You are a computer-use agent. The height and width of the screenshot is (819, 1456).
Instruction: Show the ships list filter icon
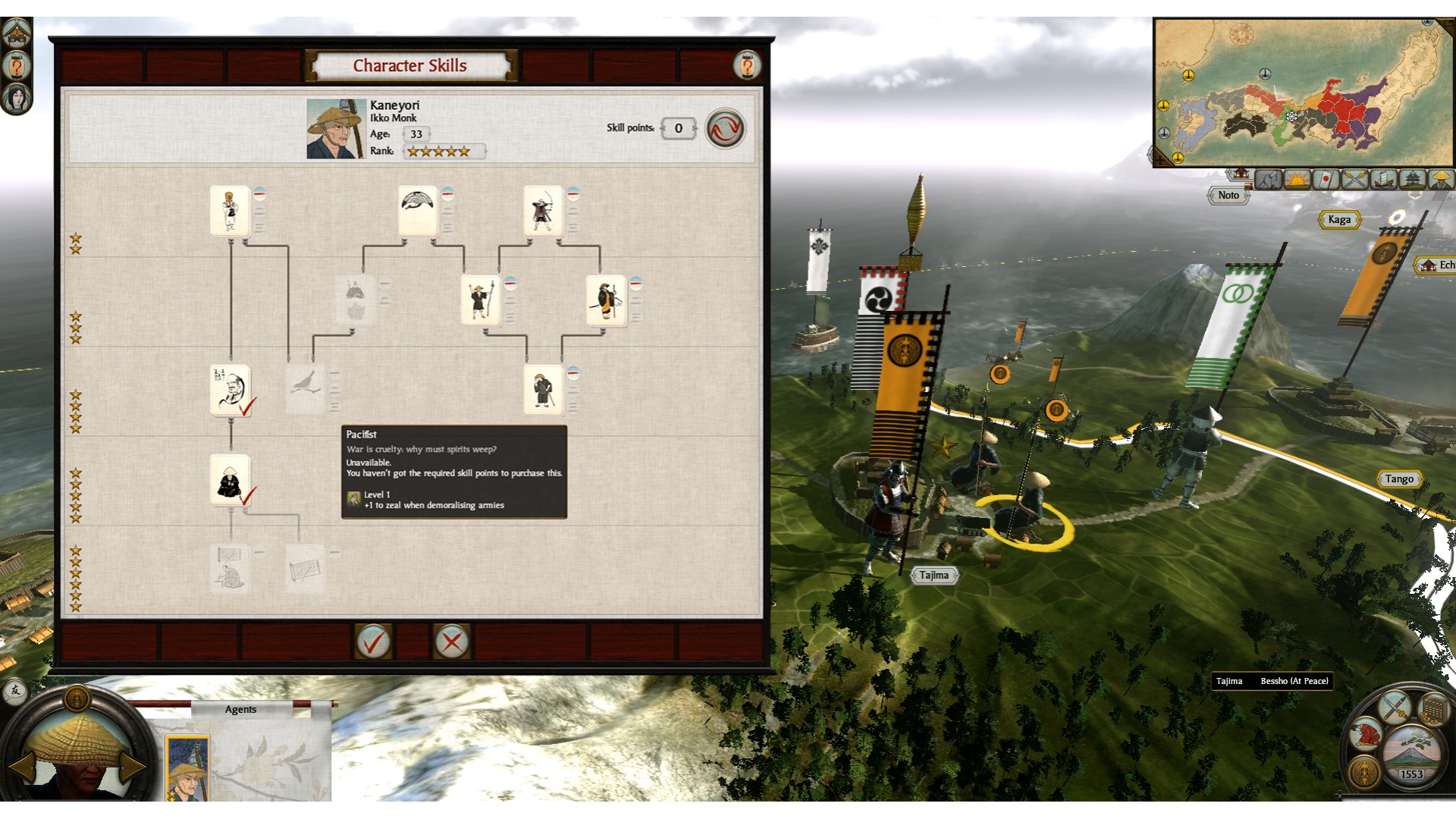coord(1383,180)
